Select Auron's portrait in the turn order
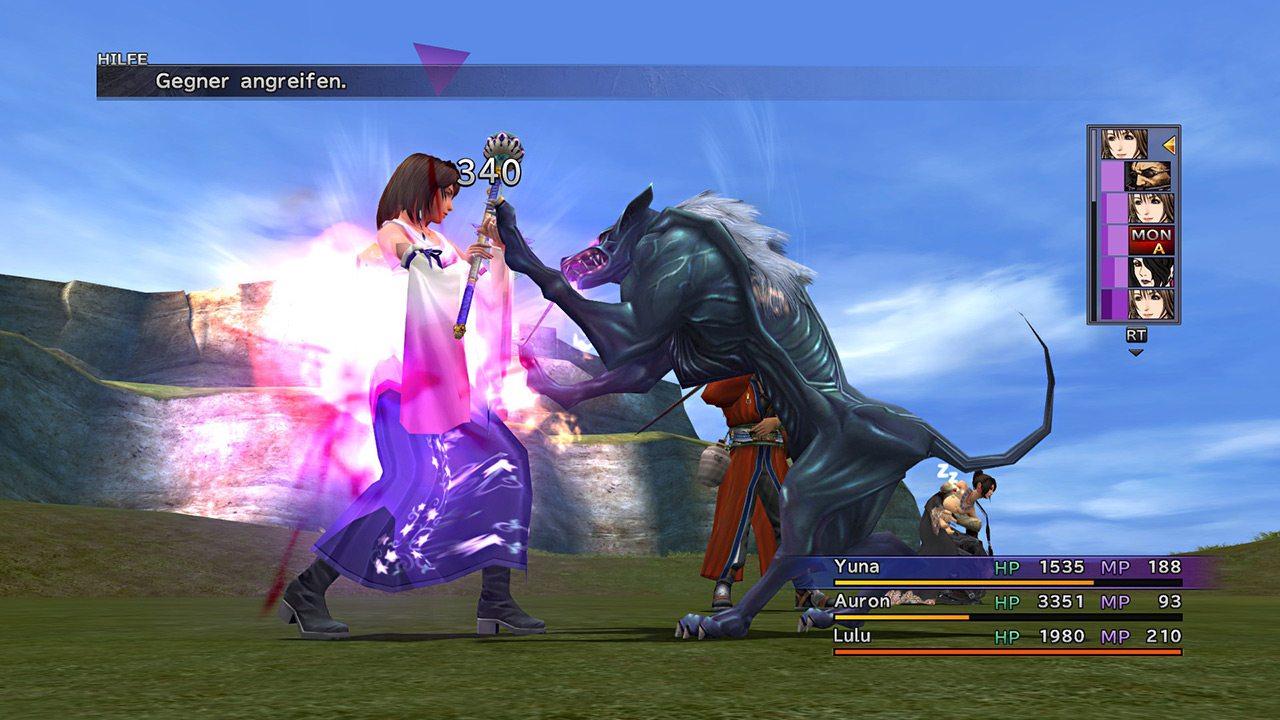The height and width of the screenshot is (720, 1280). 1149,176
